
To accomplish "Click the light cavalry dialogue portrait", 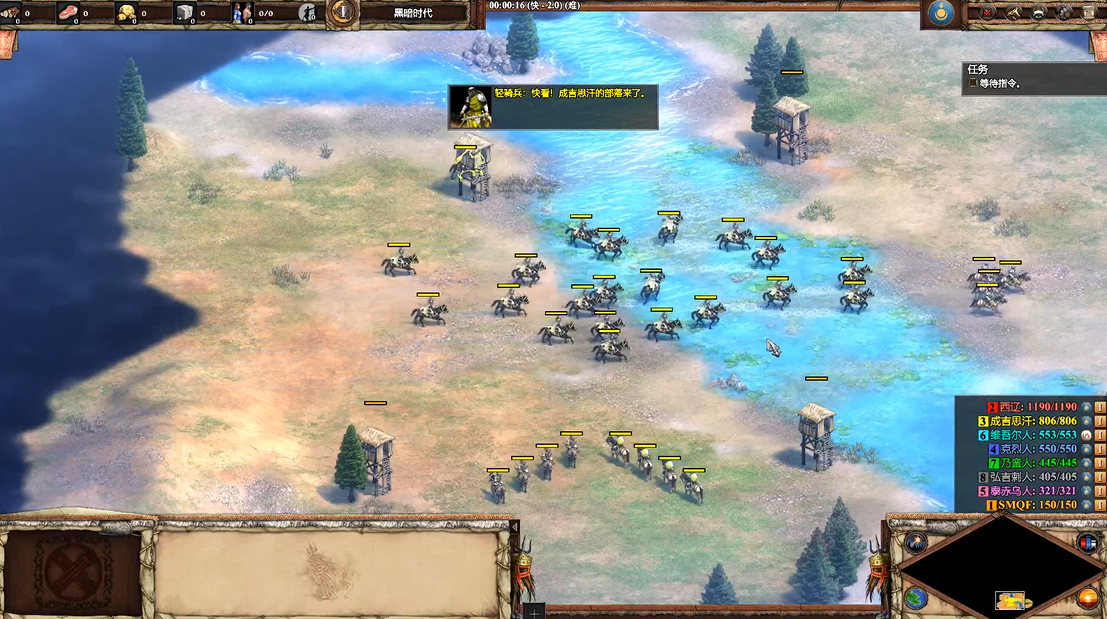I will pyautogui.click(x=470, y=107).
